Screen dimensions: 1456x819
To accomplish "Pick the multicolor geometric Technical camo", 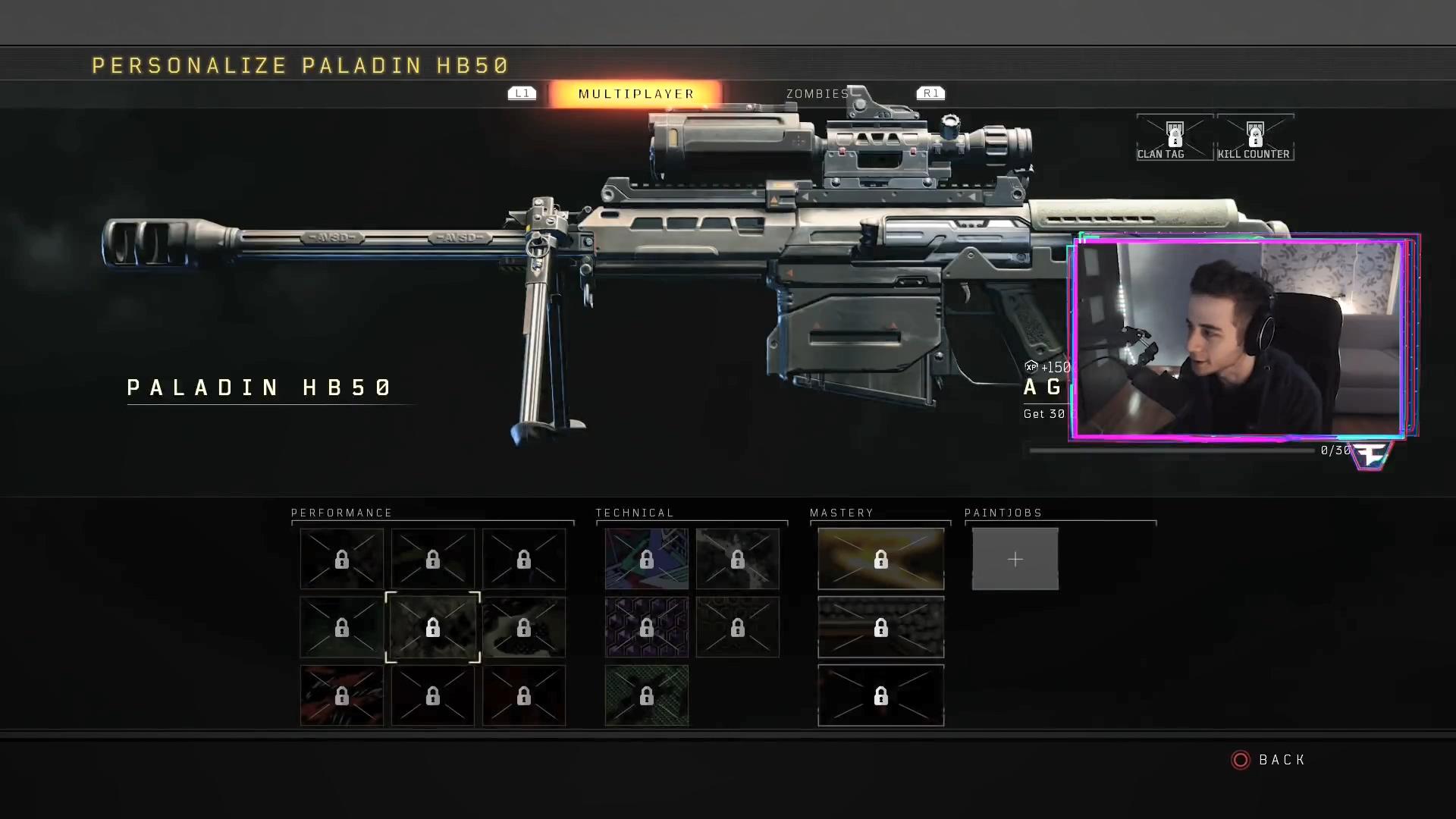I will pos(646,560).
